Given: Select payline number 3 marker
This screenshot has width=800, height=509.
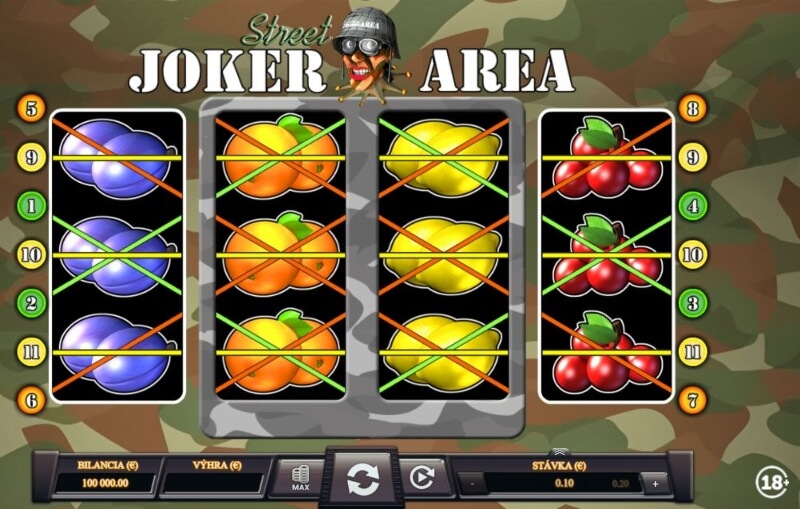Looking at the screenshot, I should (x=692, y=302).
